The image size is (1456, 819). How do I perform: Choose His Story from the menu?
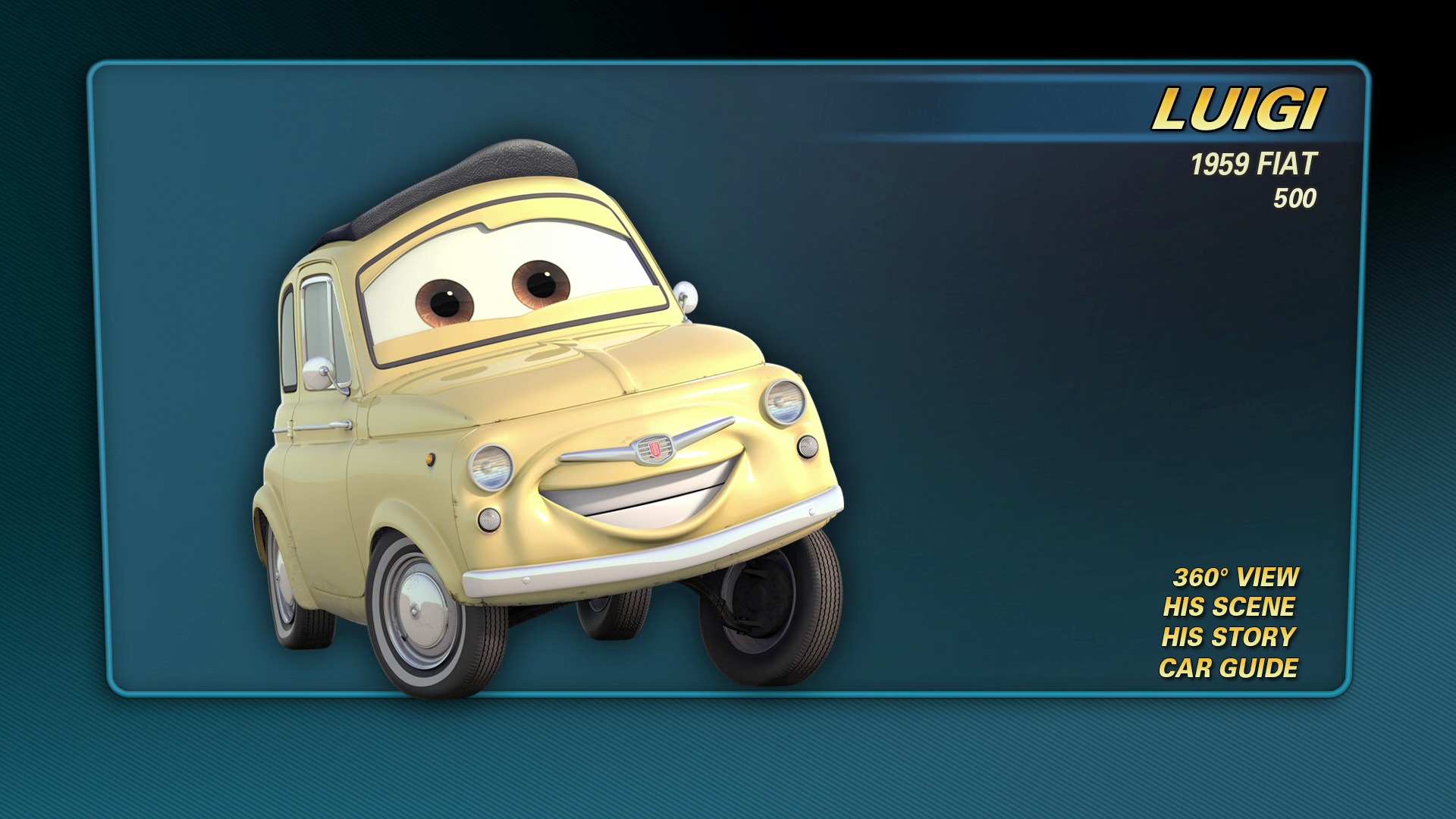click(x=1228, y=638)
